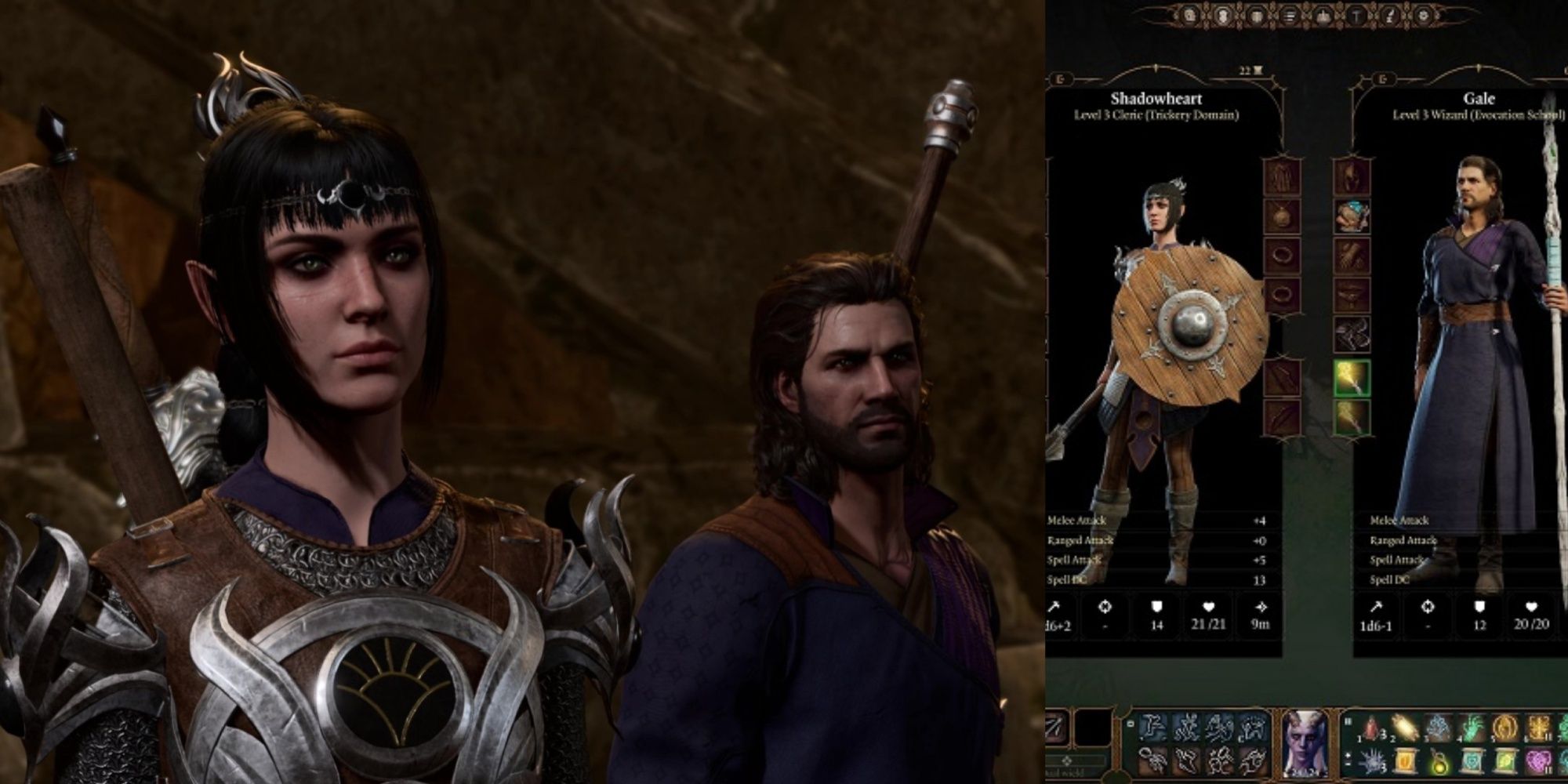Select Shadowheart's amulet equipment slot
The image size is (1568, 784).
pos(1282,216)
